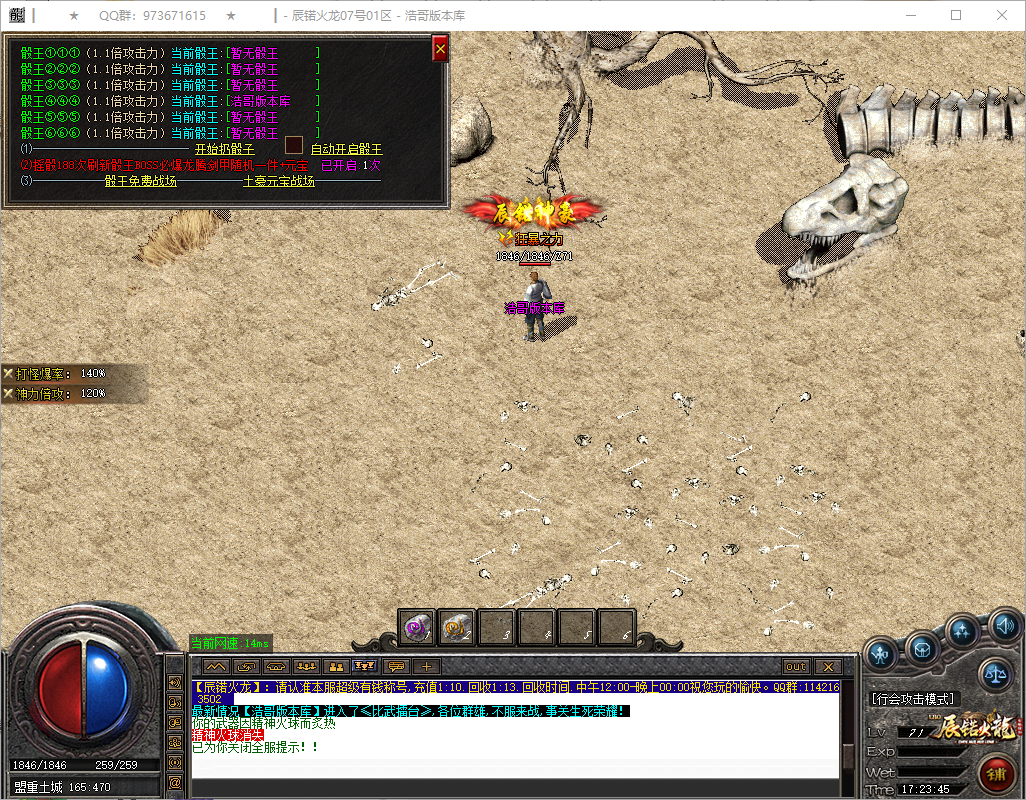
Task: Enter the 骰王免费战场 battlefield
Action: 140,181
